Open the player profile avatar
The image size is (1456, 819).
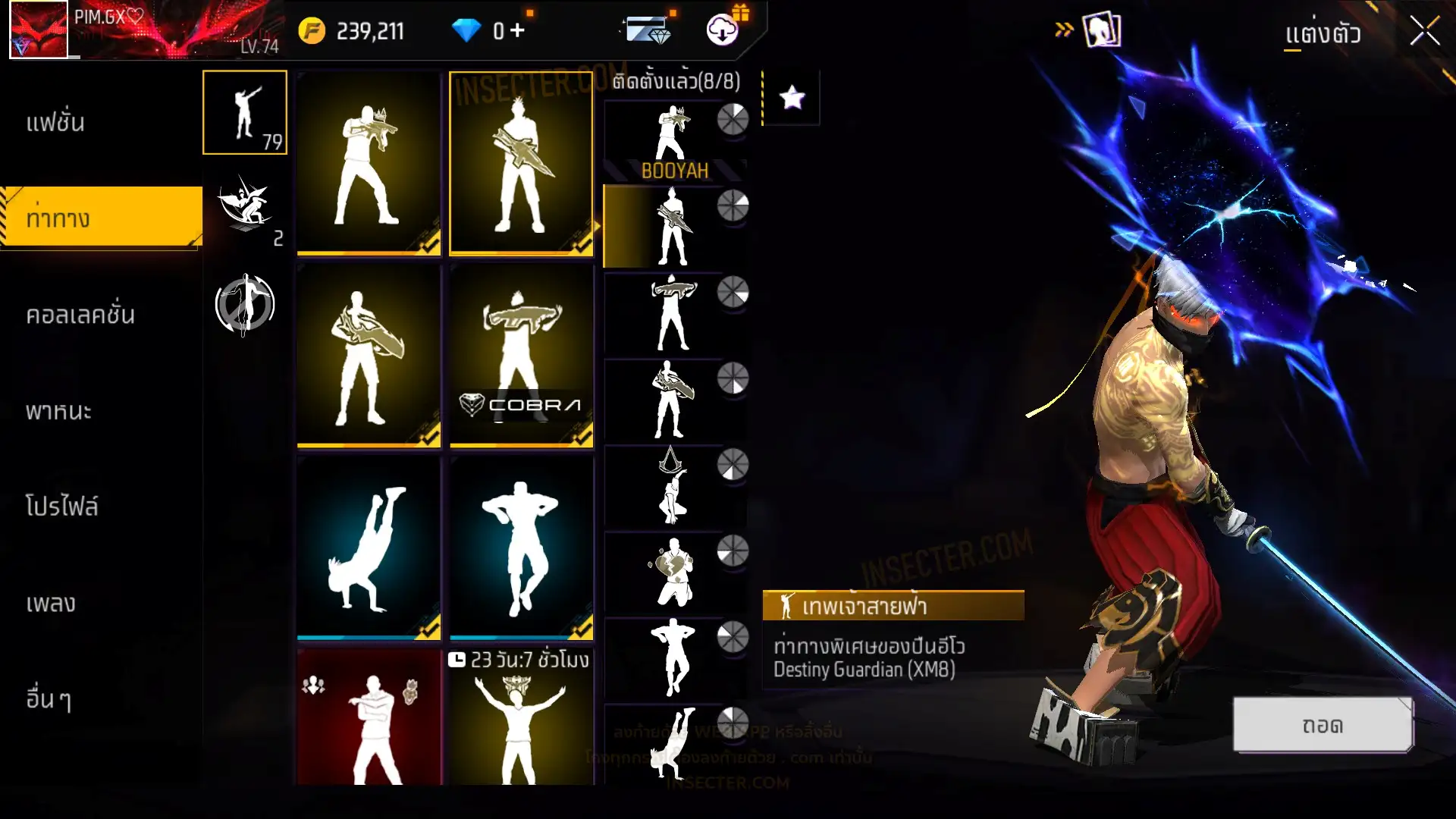39,30
